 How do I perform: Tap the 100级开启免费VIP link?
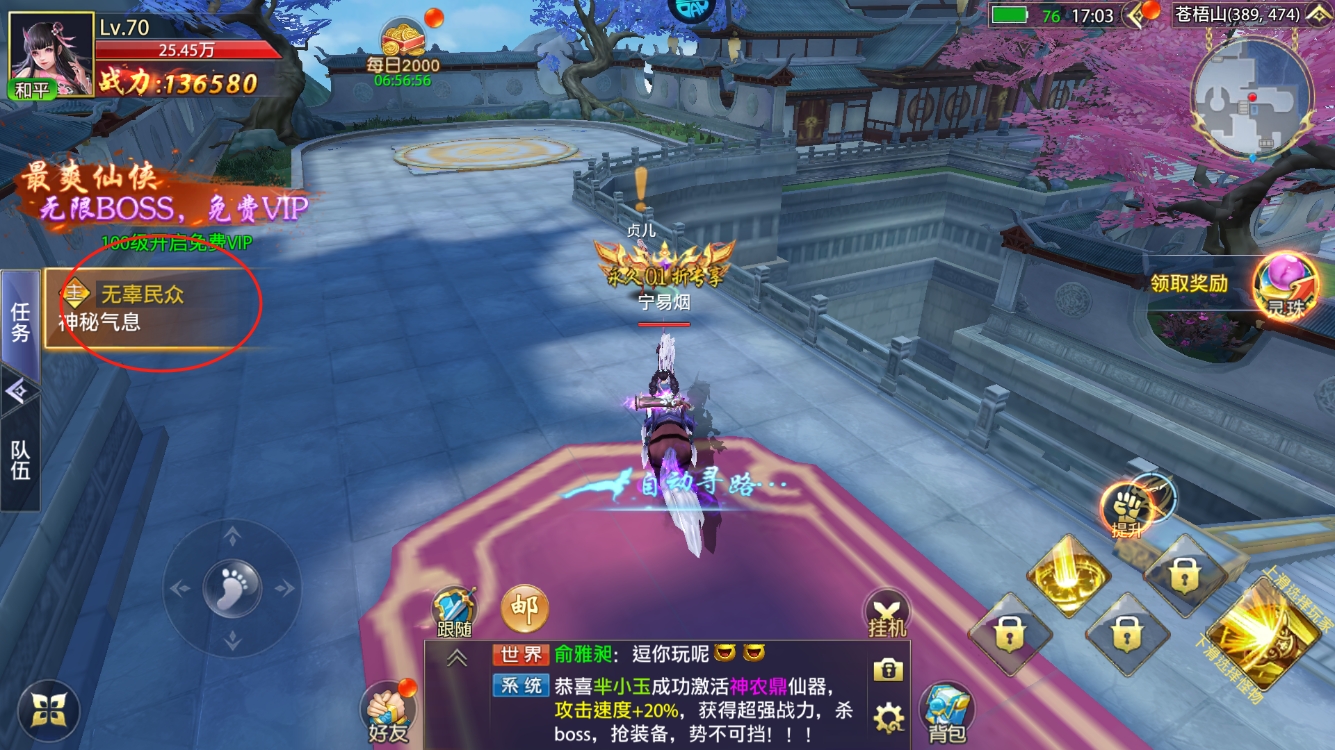(177, 243)
